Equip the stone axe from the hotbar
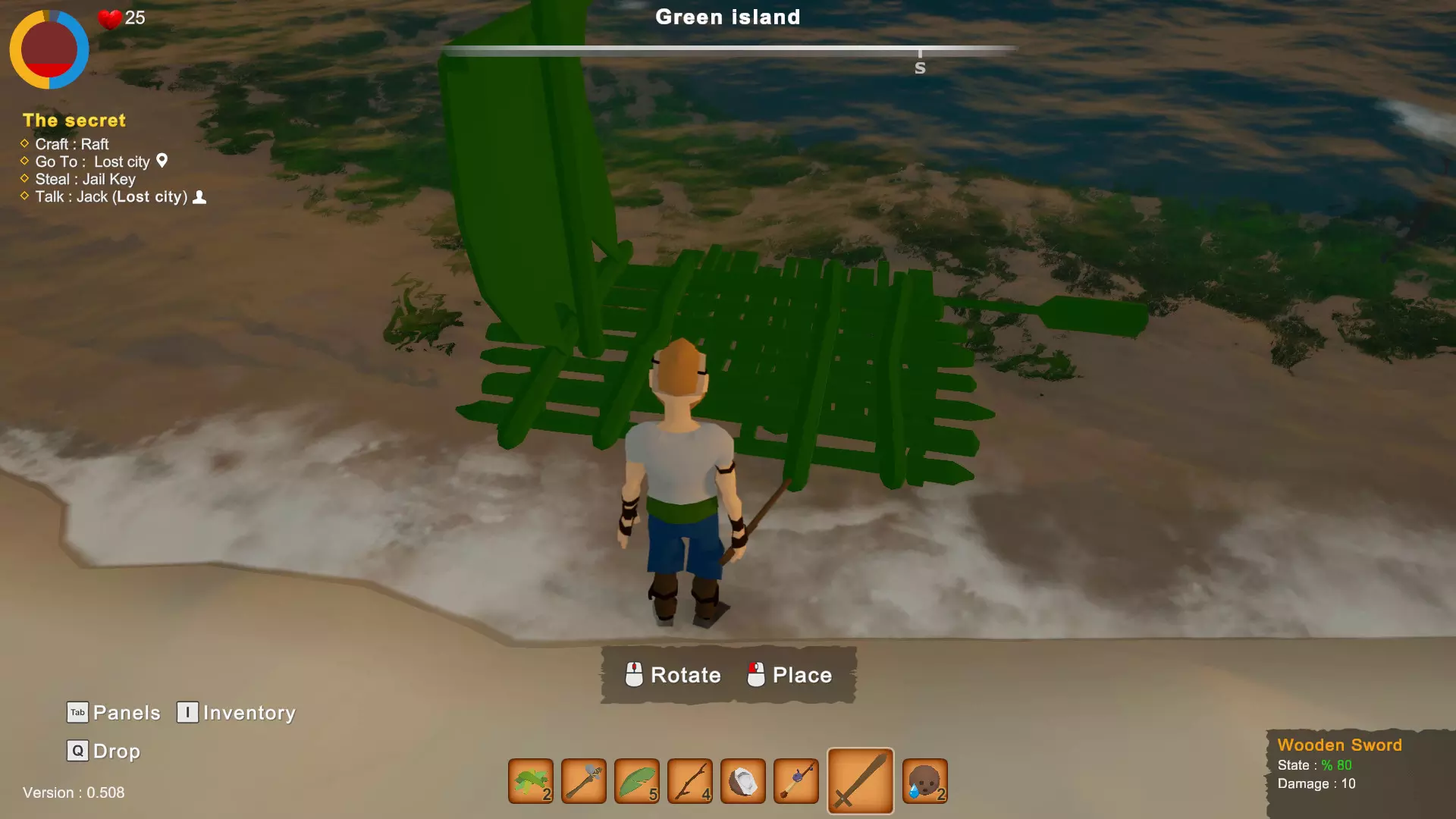Screen dimensions: 1456x819 (x=584, y=781)
